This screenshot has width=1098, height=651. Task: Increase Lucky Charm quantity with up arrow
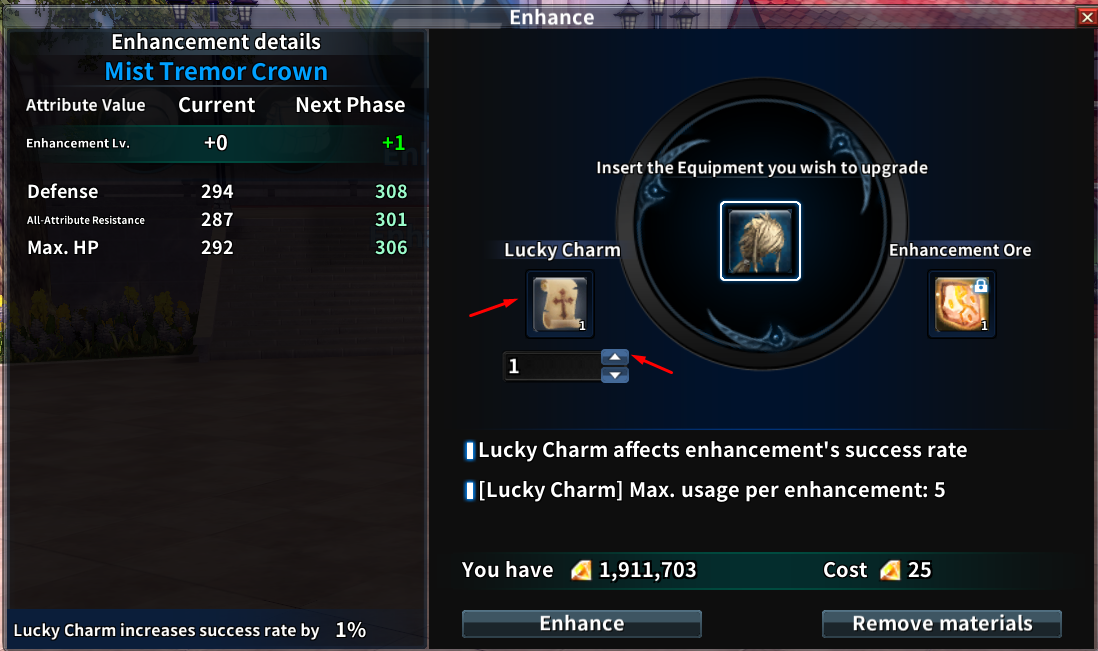(x=615, y=357)
